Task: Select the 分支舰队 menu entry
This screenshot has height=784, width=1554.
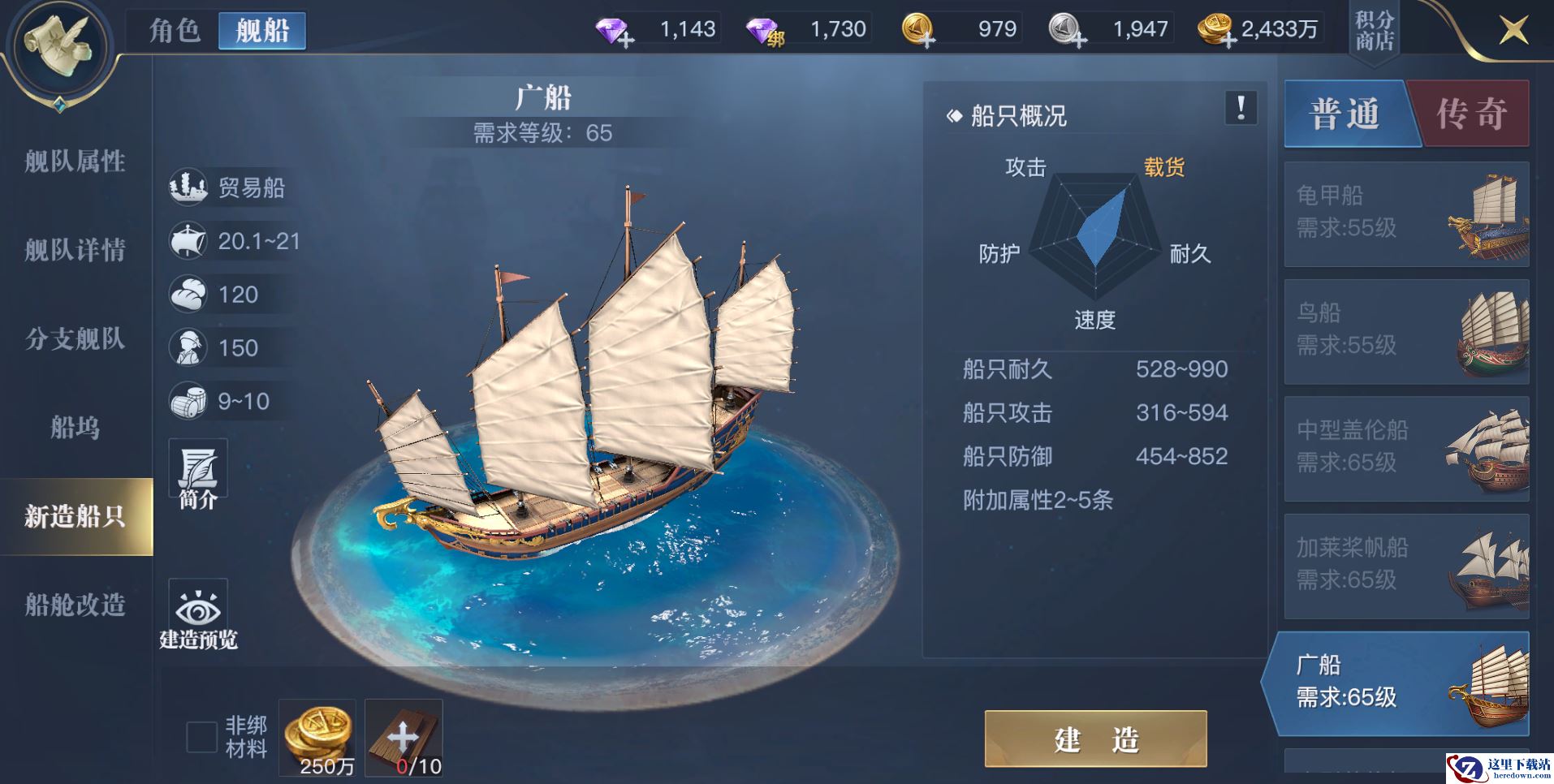Action: tap(76, 338)
